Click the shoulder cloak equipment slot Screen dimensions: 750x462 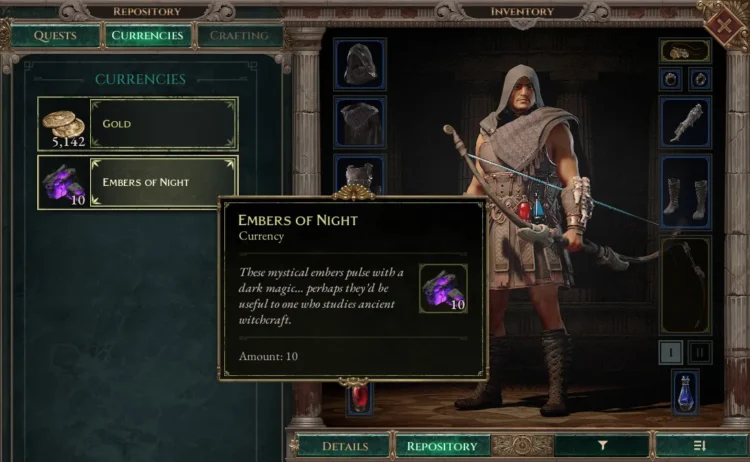[x=359, y=123]
